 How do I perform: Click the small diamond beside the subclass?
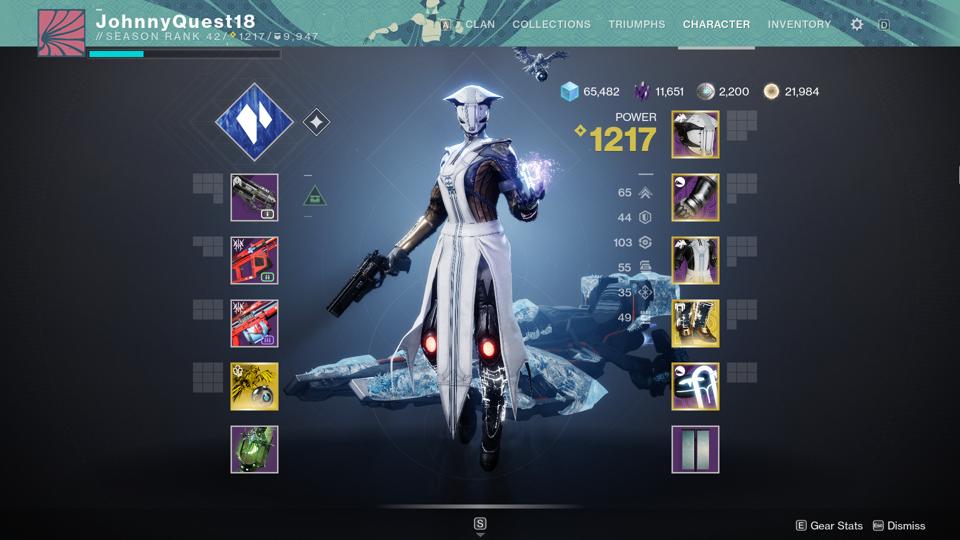pyautogui.click(x=316, y=122)
